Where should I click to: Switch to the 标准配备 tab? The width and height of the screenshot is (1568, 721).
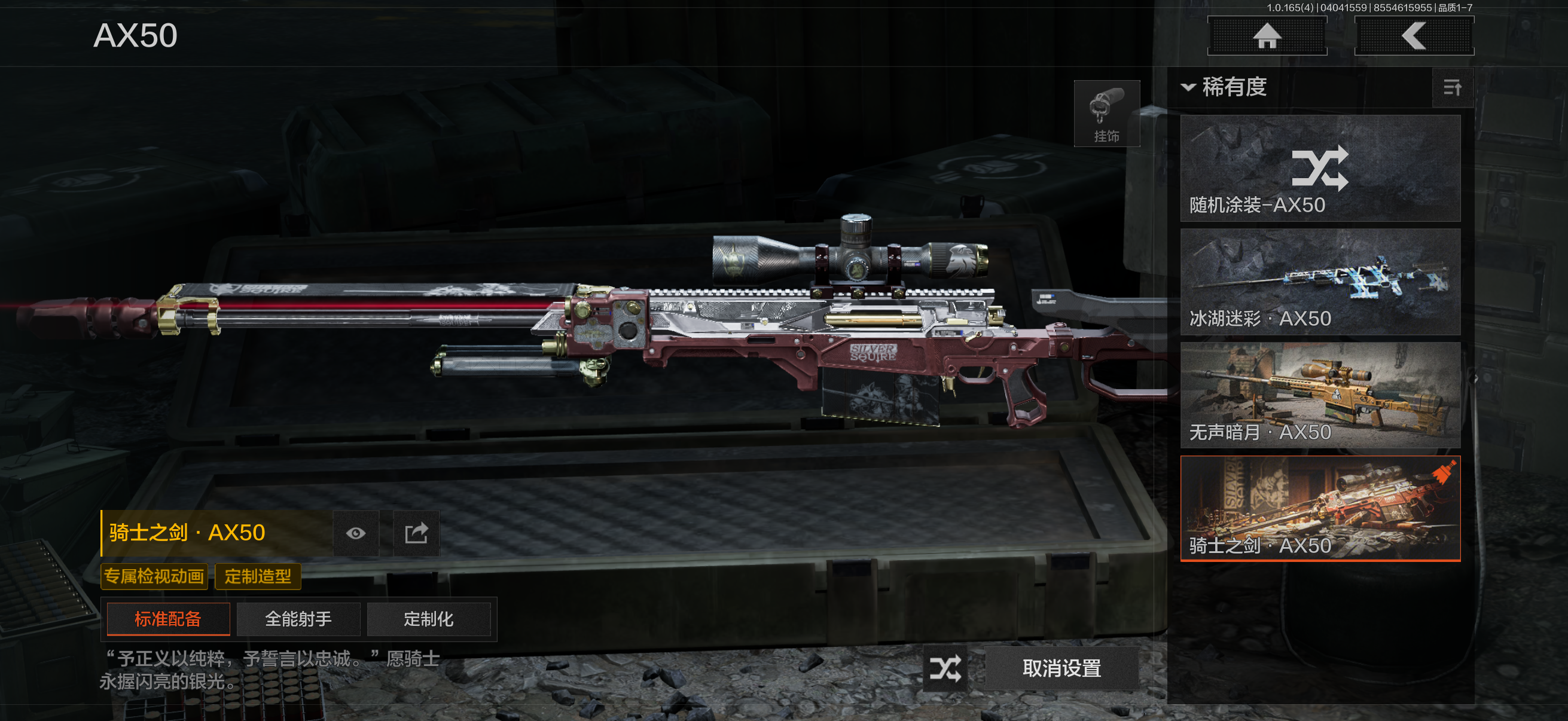168,619
